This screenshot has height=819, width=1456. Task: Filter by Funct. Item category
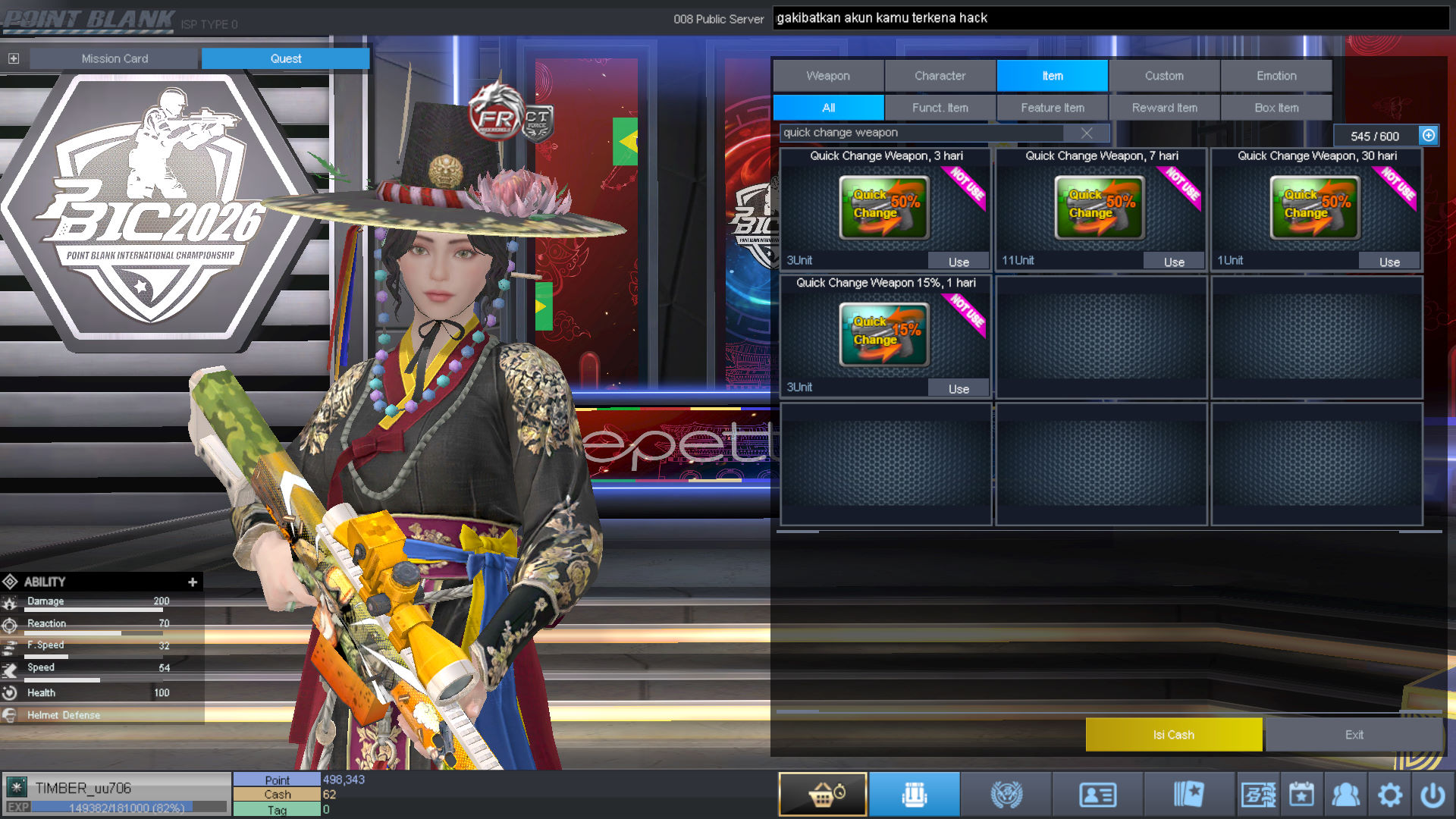click(x=940, y=108)
